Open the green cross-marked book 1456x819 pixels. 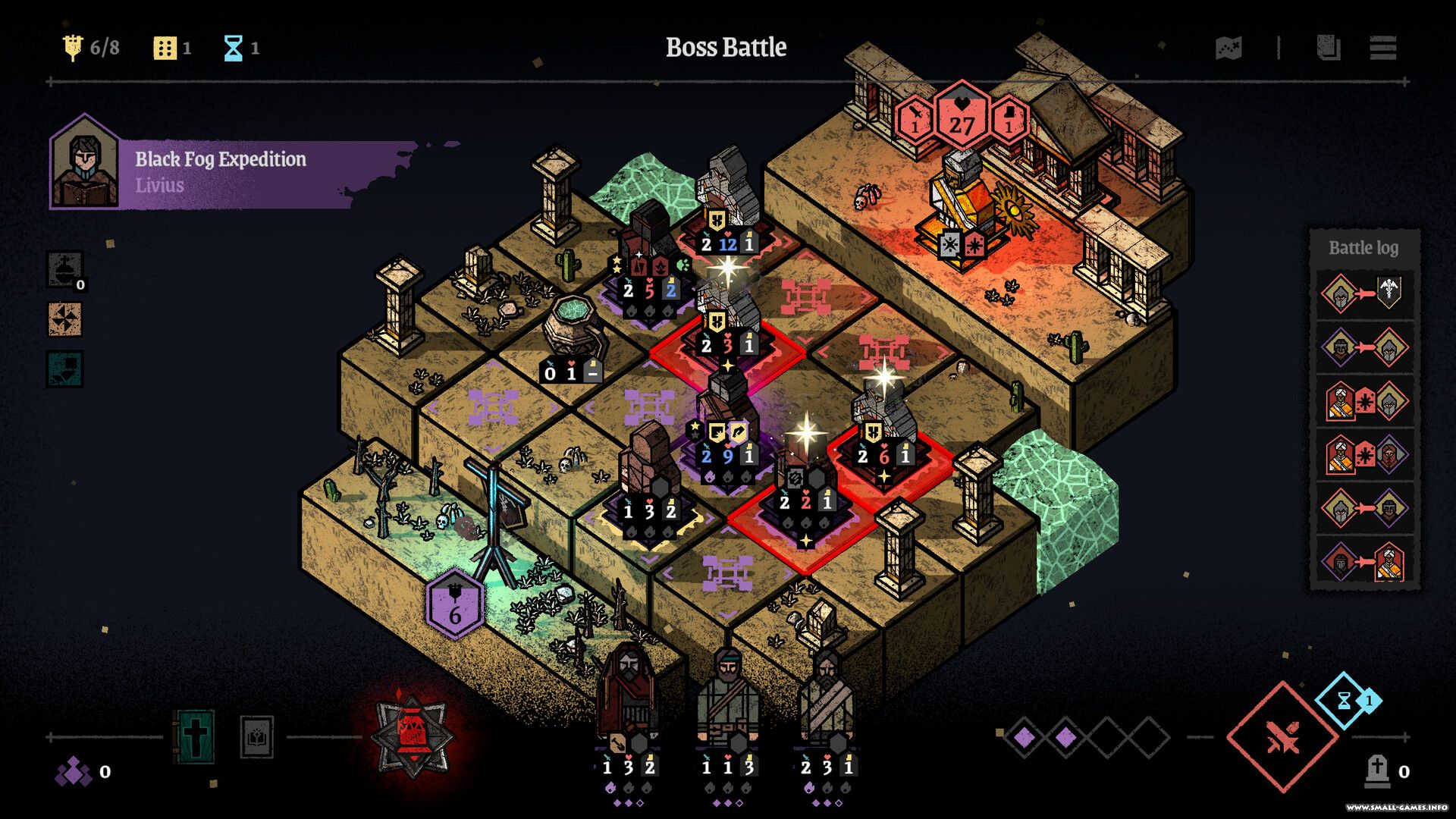(194, 736)
